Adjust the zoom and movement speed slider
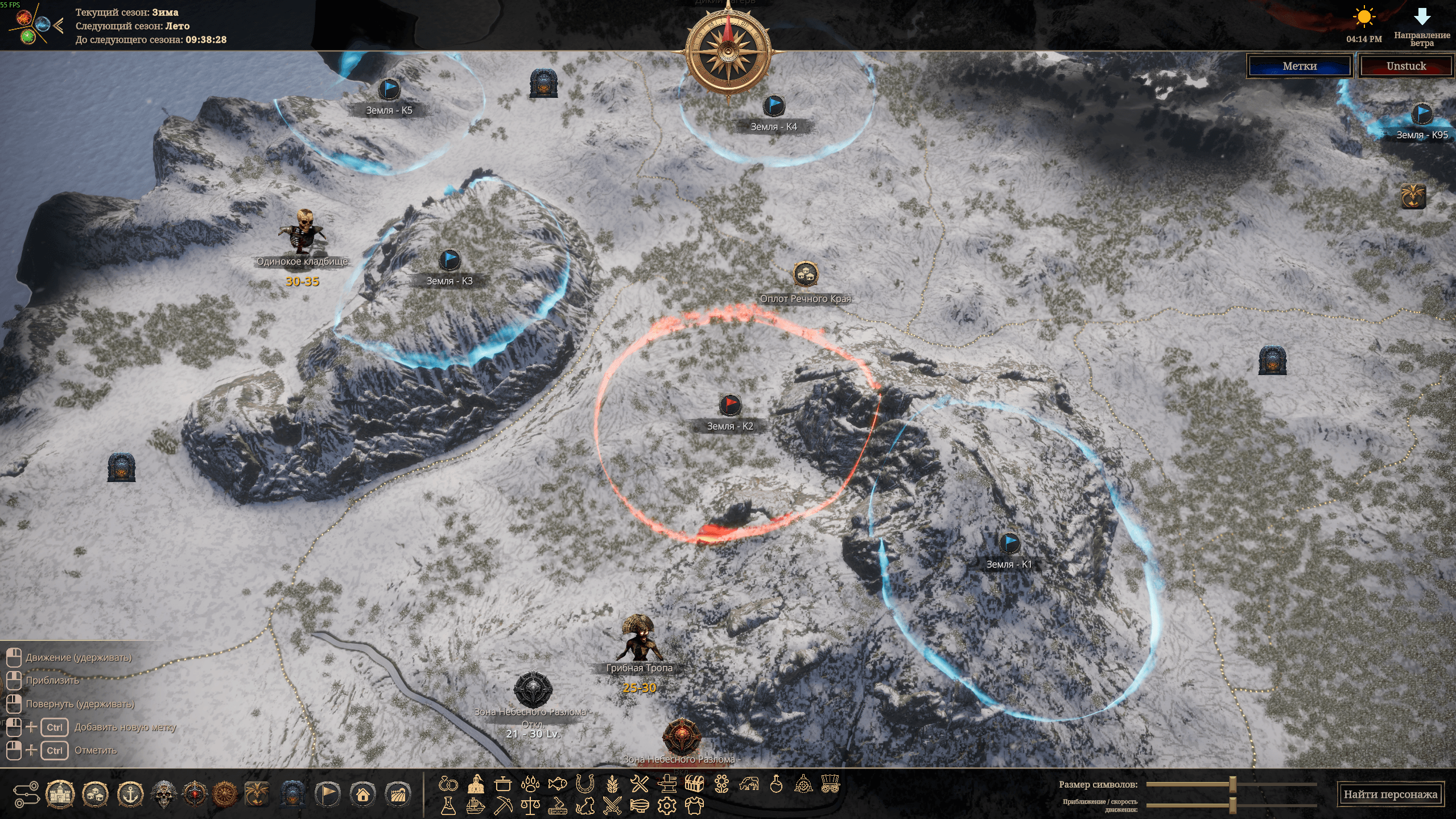The width and height of the screenshot is (1456, 819). 1232,805
